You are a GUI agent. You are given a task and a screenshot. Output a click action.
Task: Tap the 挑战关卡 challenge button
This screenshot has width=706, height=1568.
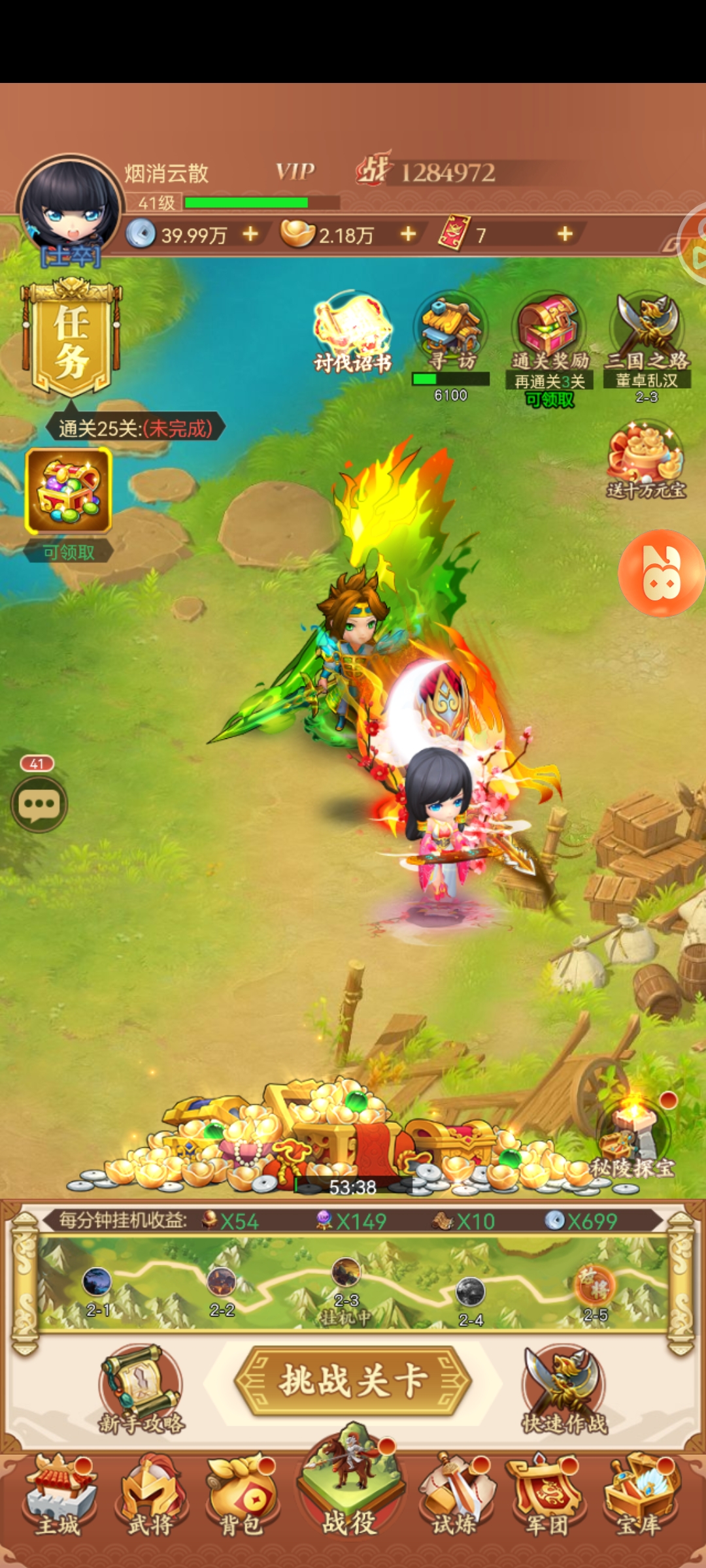pos(353,1380)
